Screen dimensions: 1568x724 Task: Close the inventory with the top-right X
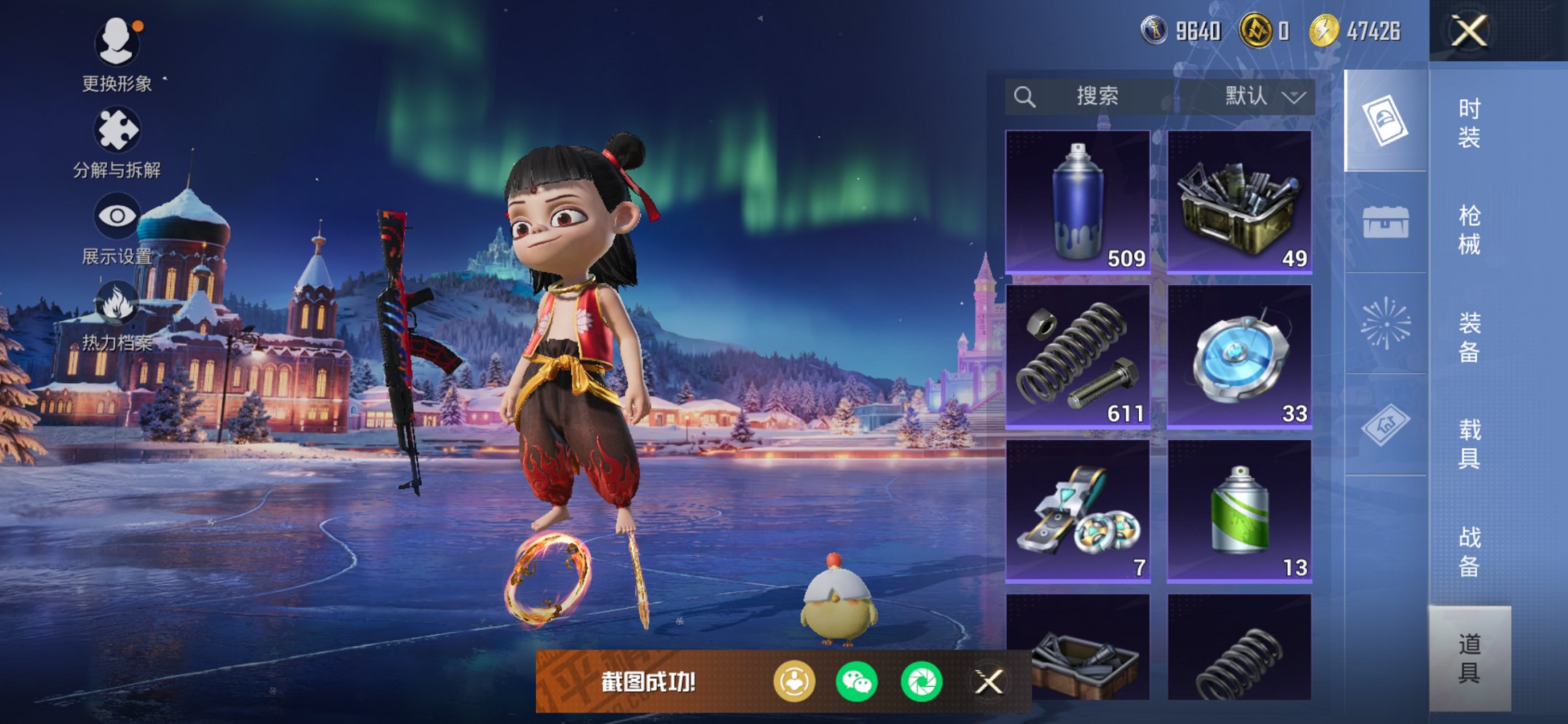click(1468, 31)
